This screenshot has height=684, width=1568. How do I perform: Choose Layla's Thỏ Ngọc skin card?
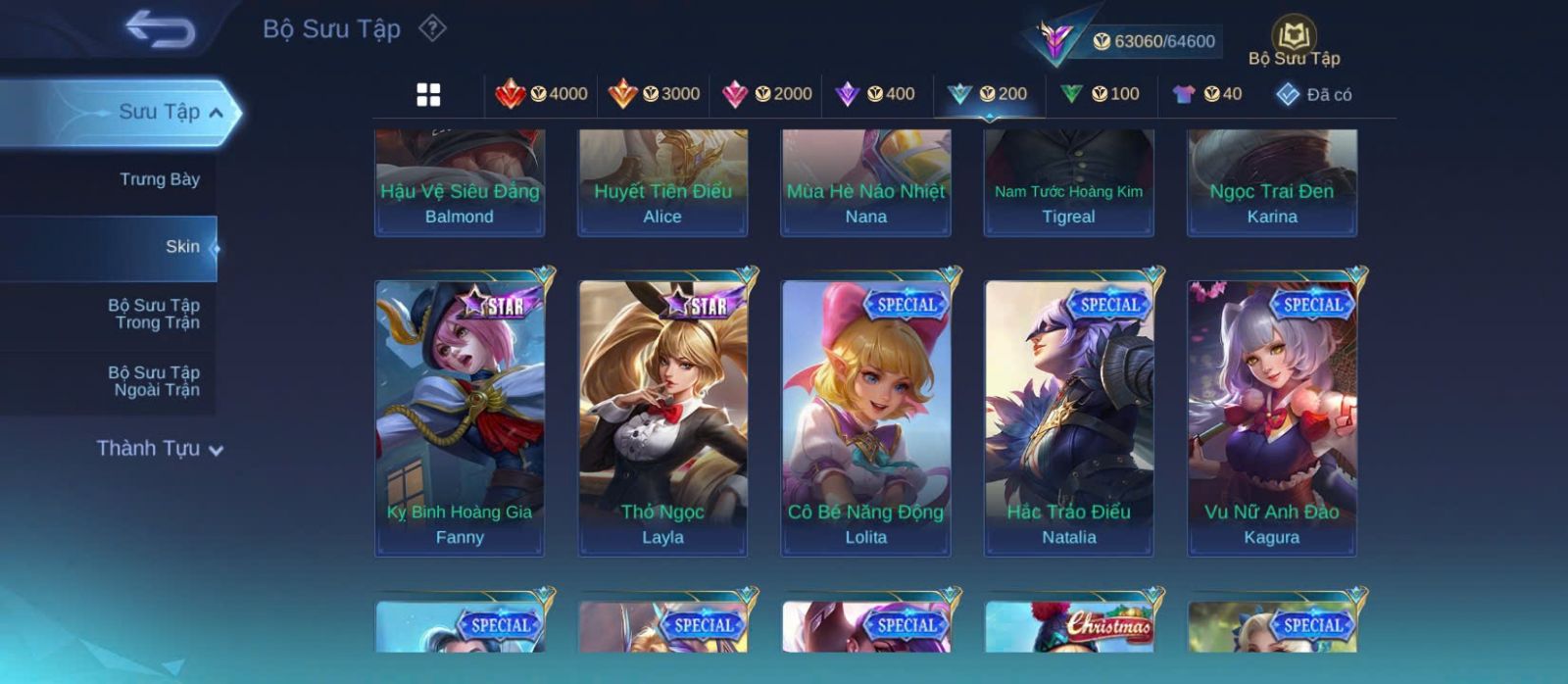[662, 418]
